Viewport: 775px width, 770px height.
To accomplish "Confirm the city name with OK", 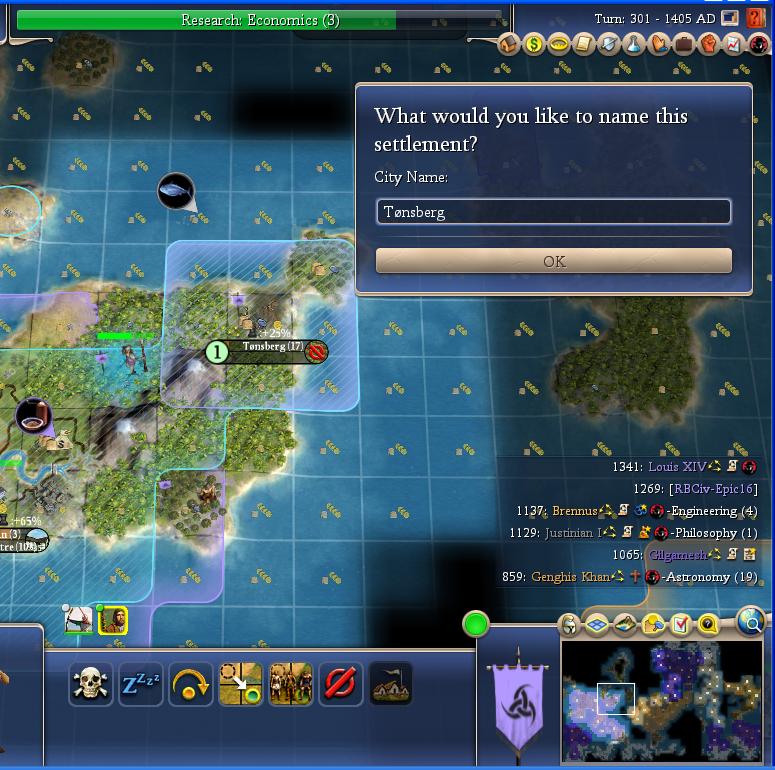I will pyautogui.click(x=553, y=261).
